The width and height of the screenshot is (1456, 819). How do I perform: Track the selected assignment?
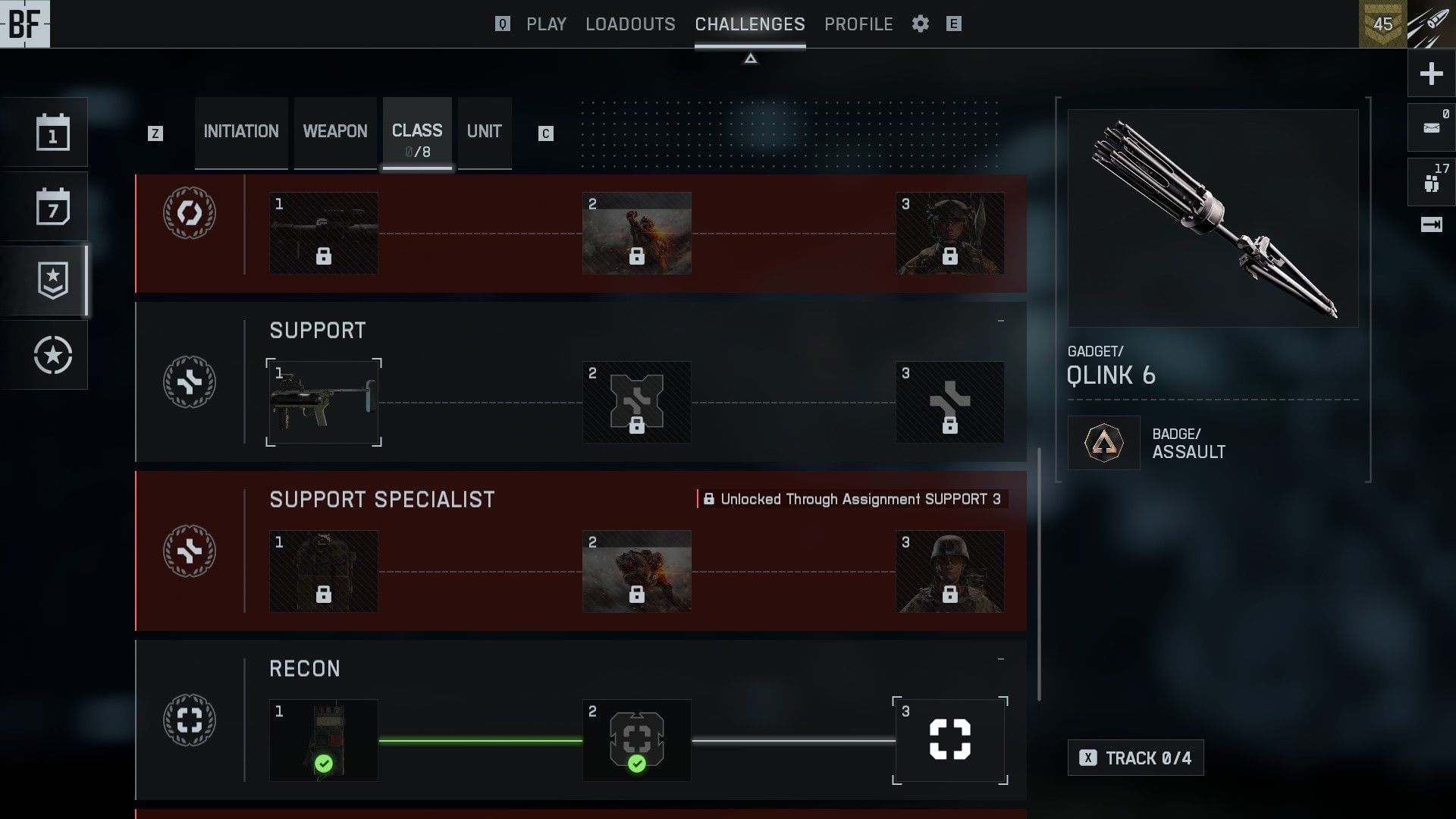point(1135,758)
